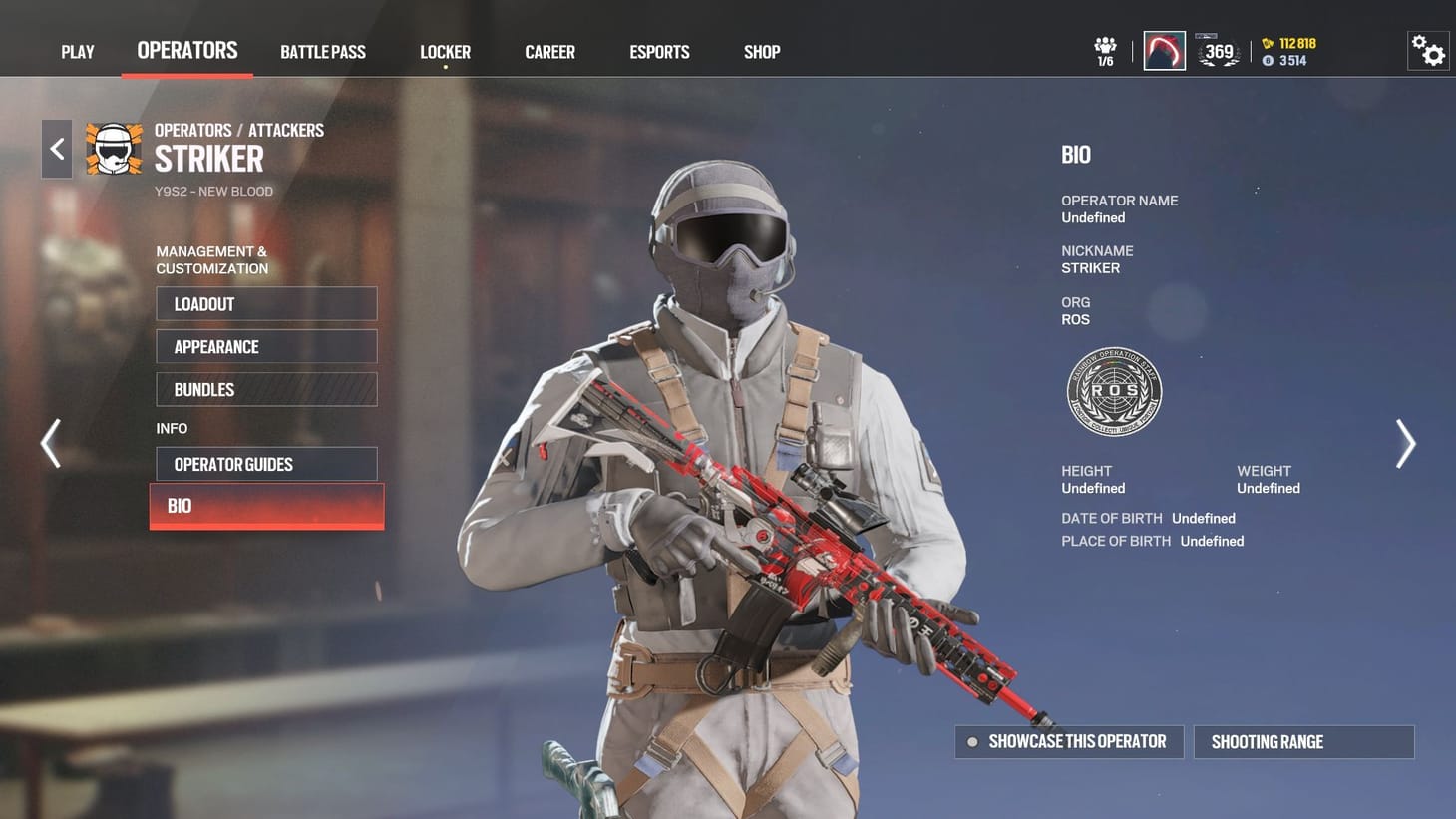Toggle Showcase This Operator
1456x819 pixels.
[x=1068, y=741]
